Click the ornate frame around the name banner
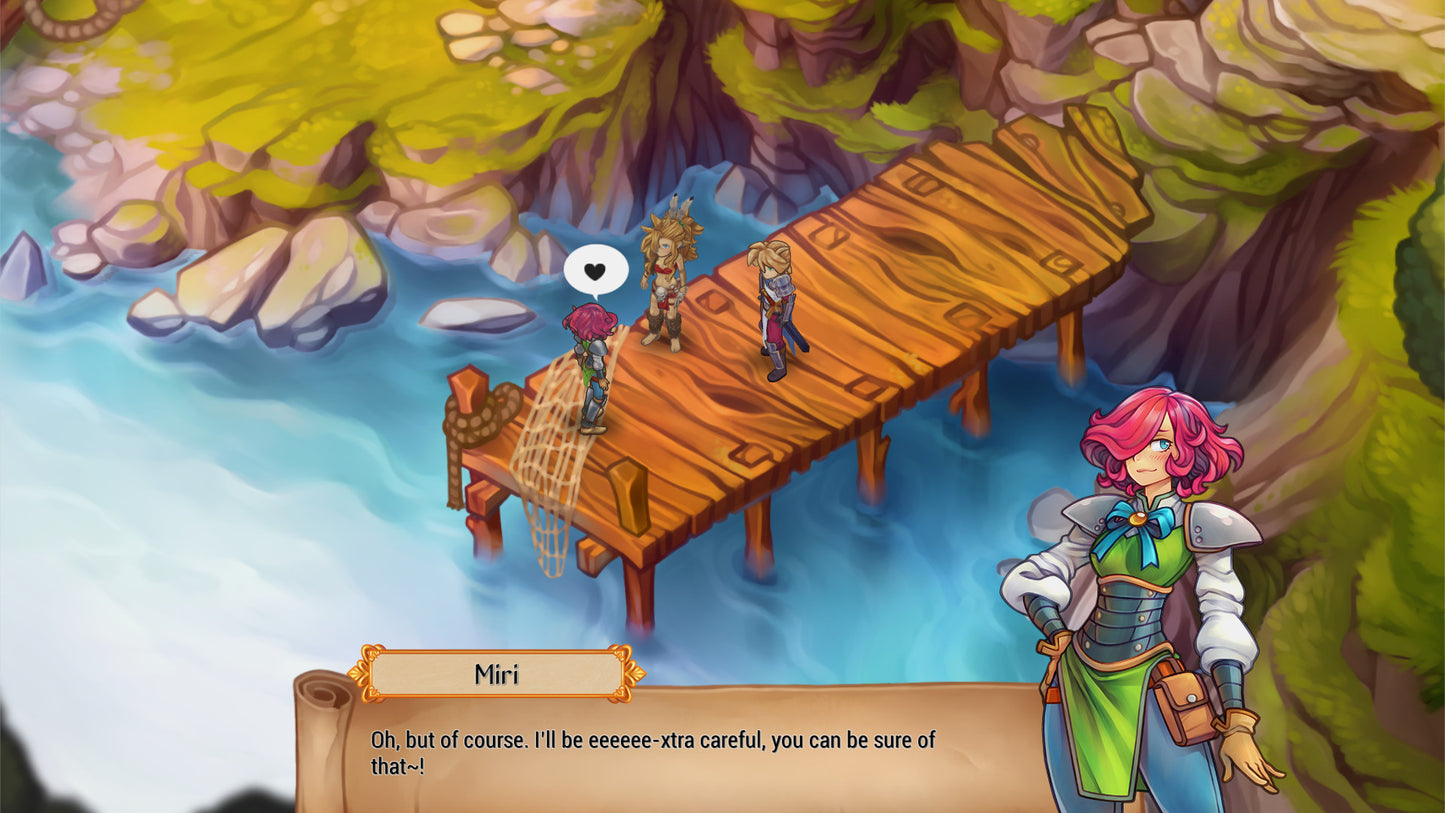The width and height of the screenshot is (1445, 813). click(370, 674)
